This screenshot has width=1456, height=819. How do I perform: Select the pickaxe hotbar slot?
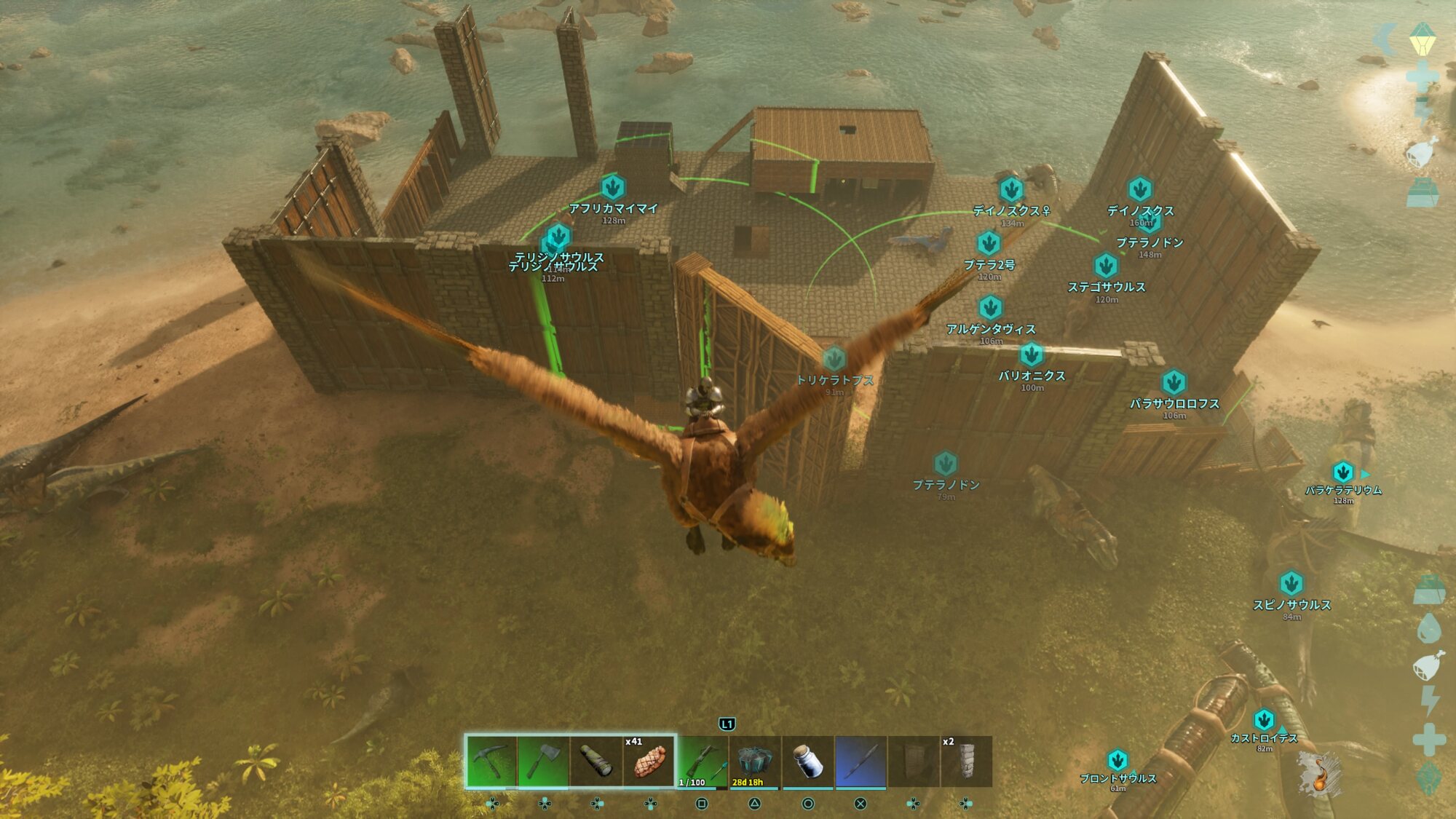(491, 761)
